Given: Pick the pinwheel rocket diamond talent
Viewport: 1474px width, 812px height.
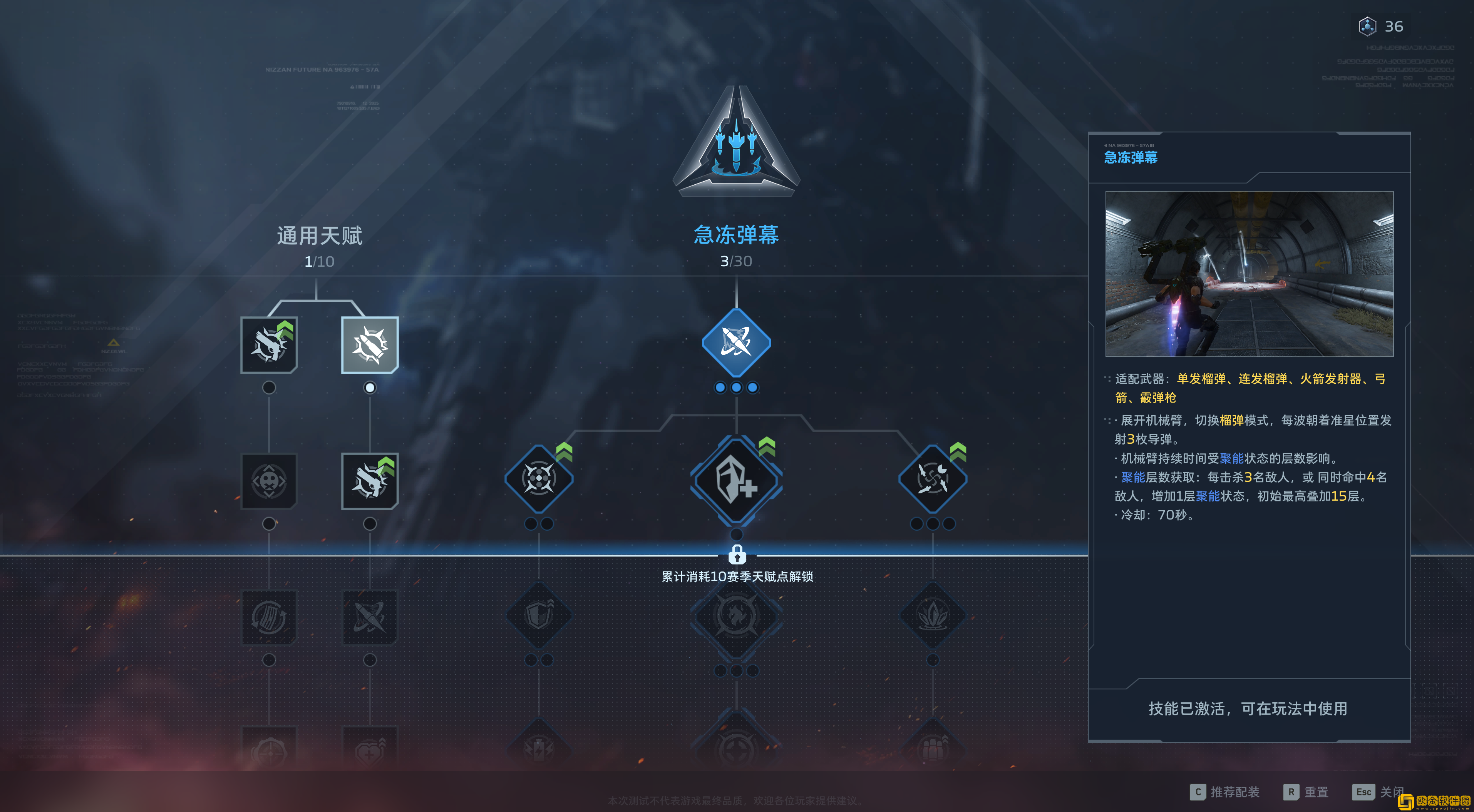Looking at the screenshot, I should coord(933,479).
